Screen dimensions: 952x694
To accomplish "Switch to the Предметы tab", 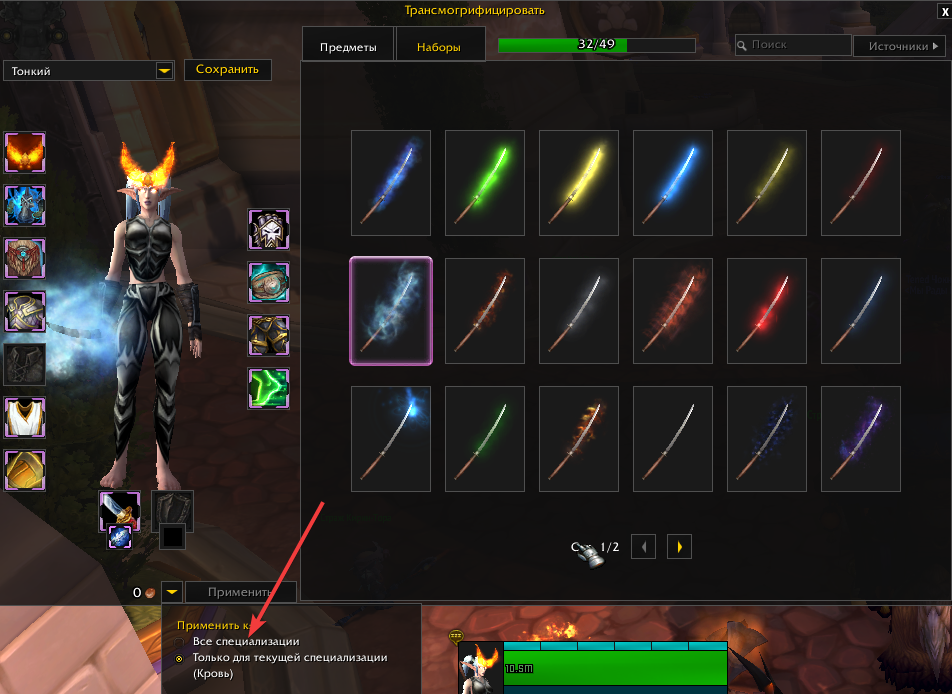I will click(348, 47).
